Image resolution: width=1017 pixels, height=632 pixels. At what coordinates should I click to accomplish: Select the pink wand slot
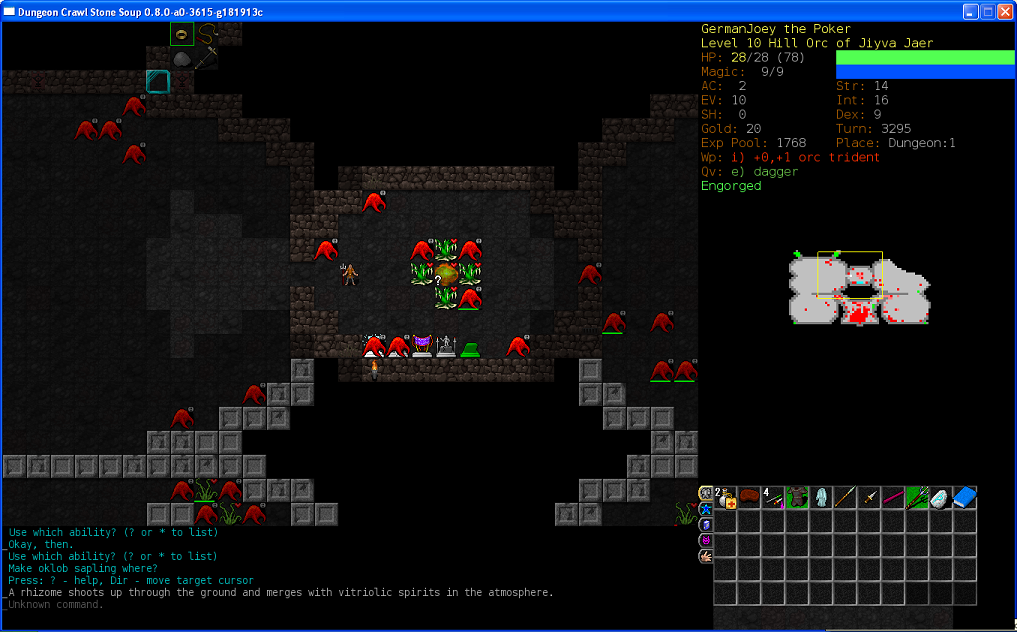point(893,497)
